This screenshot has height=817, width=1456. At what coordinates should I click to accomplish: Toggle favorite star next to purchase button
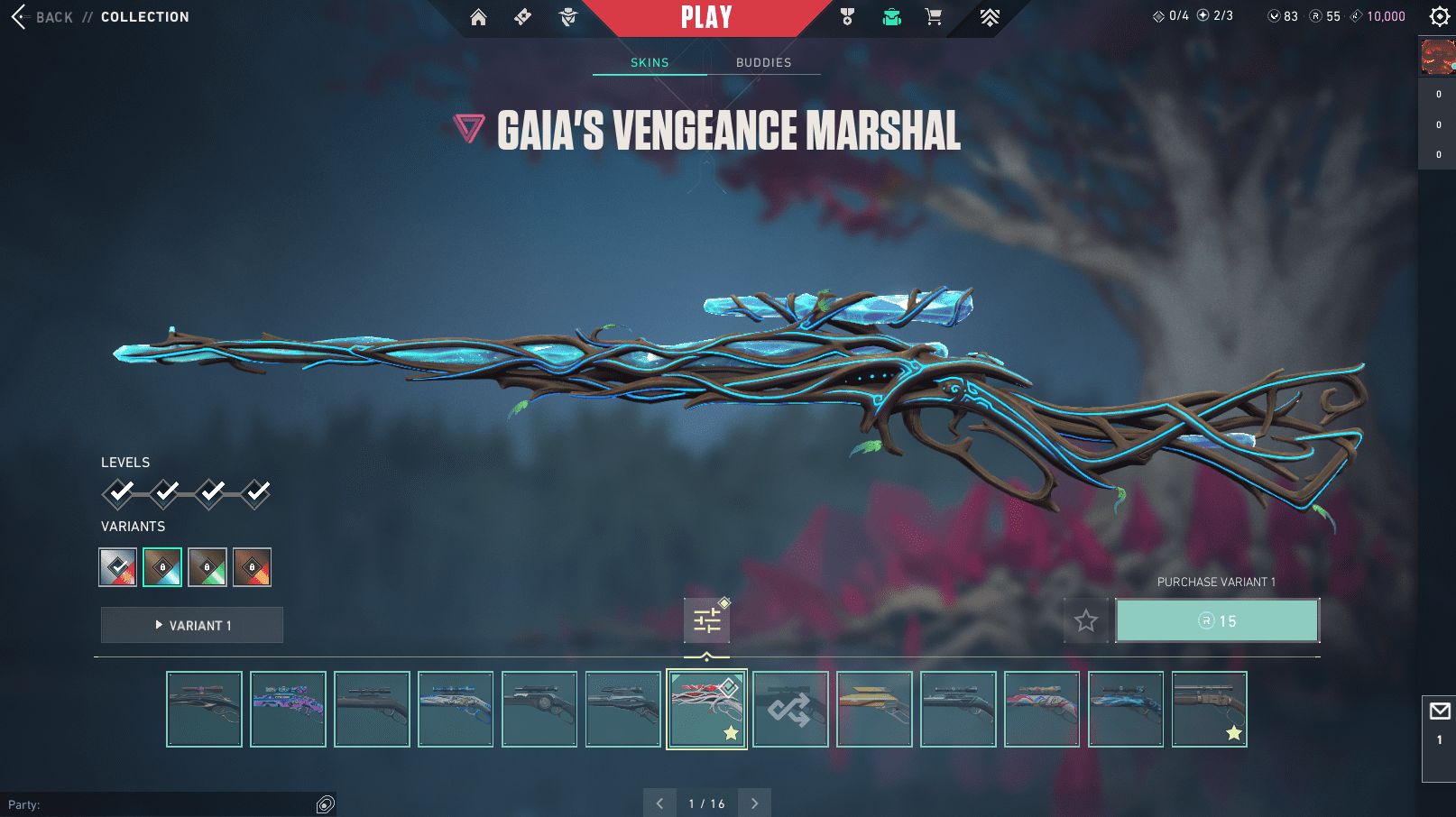pyautogui.click(x=1086, y=620)
